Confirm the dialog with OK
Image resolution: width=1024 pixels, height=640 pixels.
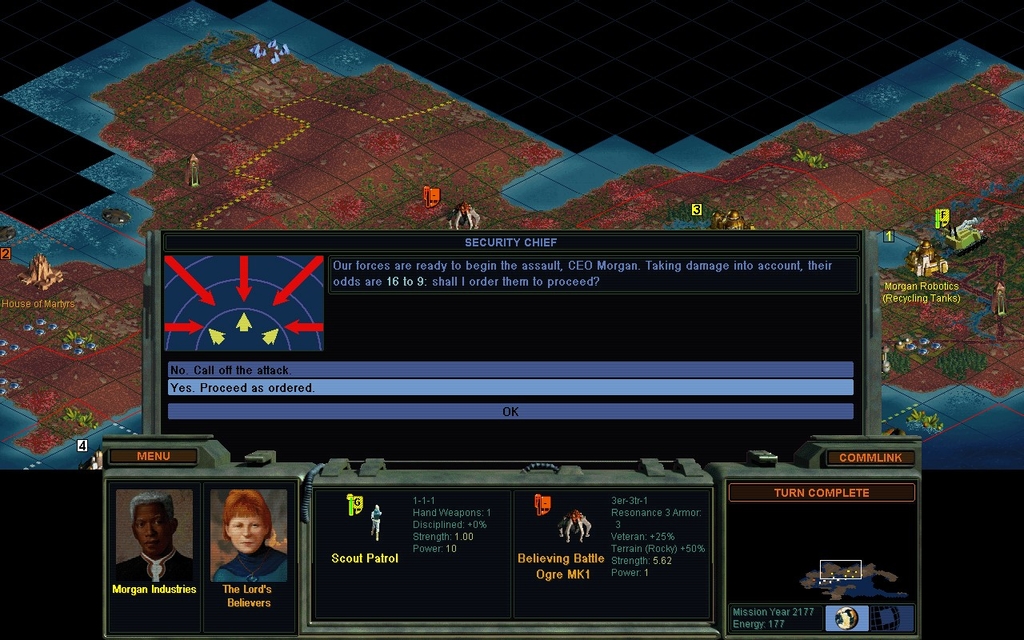(x=510, y=411)
